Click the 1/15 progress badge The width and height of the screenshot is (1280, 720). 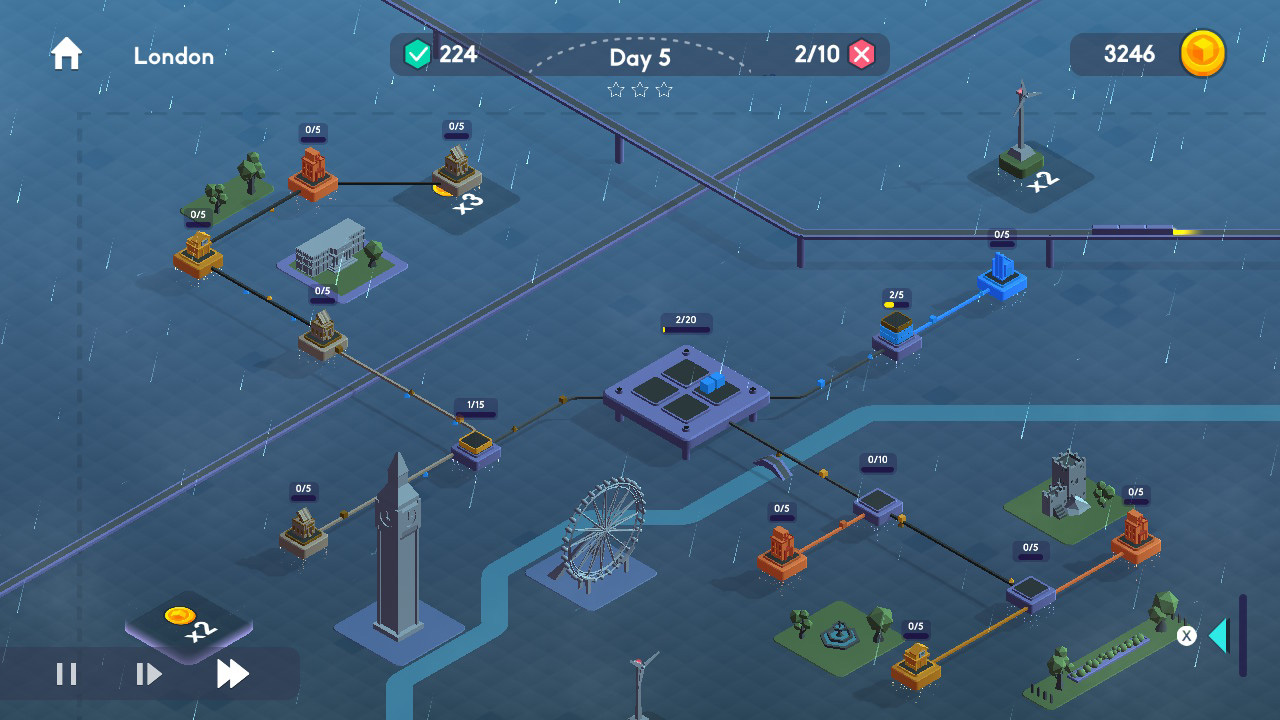click(474, 405)
